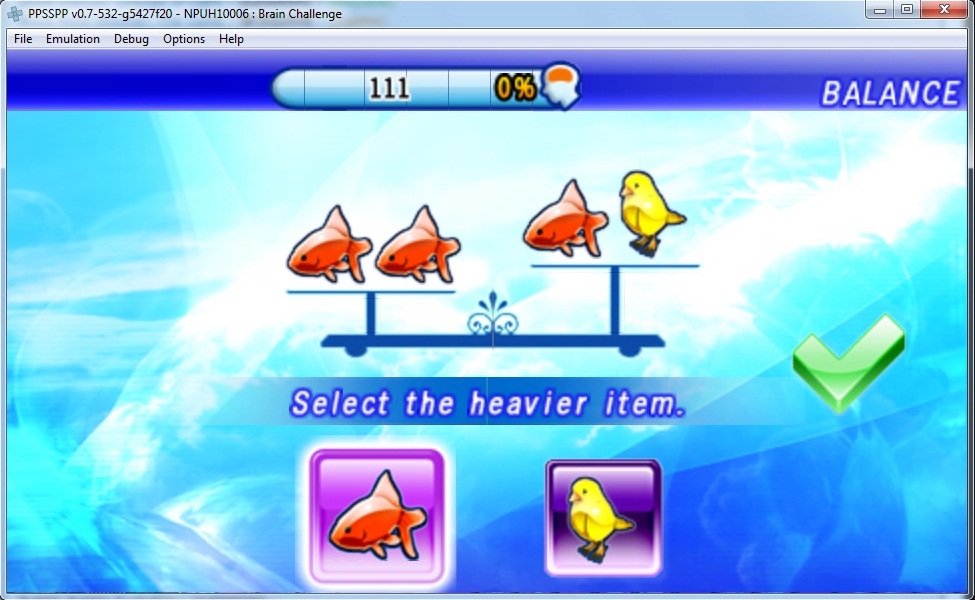Open the Options menu

point(184,39)
